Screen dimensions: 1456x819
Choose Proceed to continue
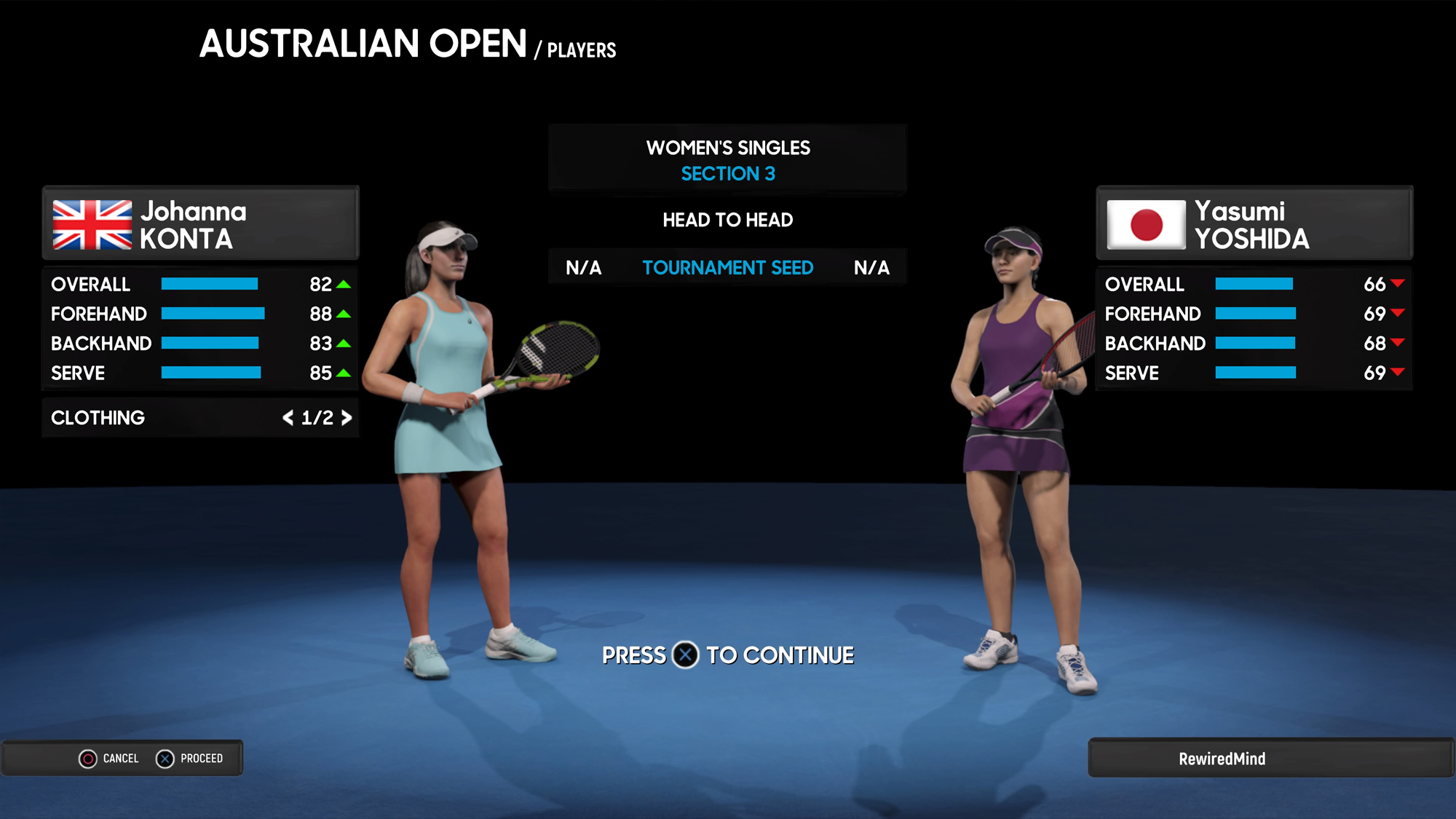pos(190,759)
